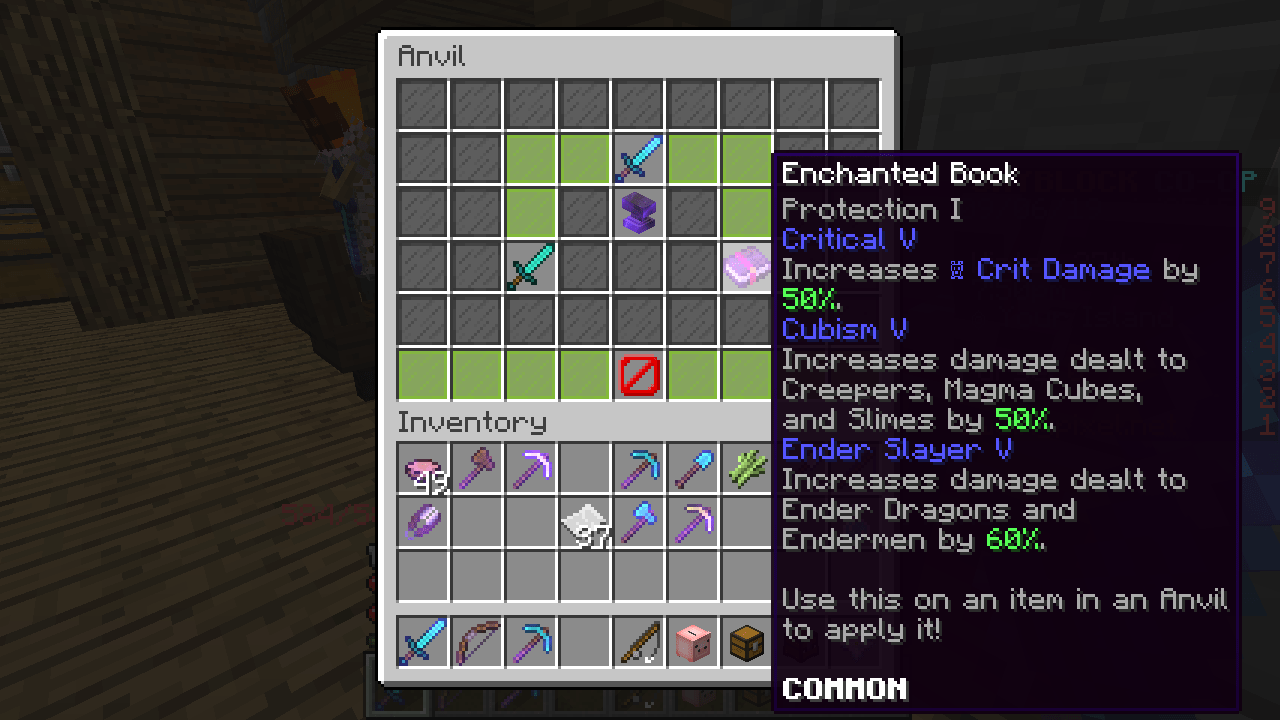Click a green pane next to the sword slot
1280x720 pixels.
pyautogui.click(x=585, y=159)
